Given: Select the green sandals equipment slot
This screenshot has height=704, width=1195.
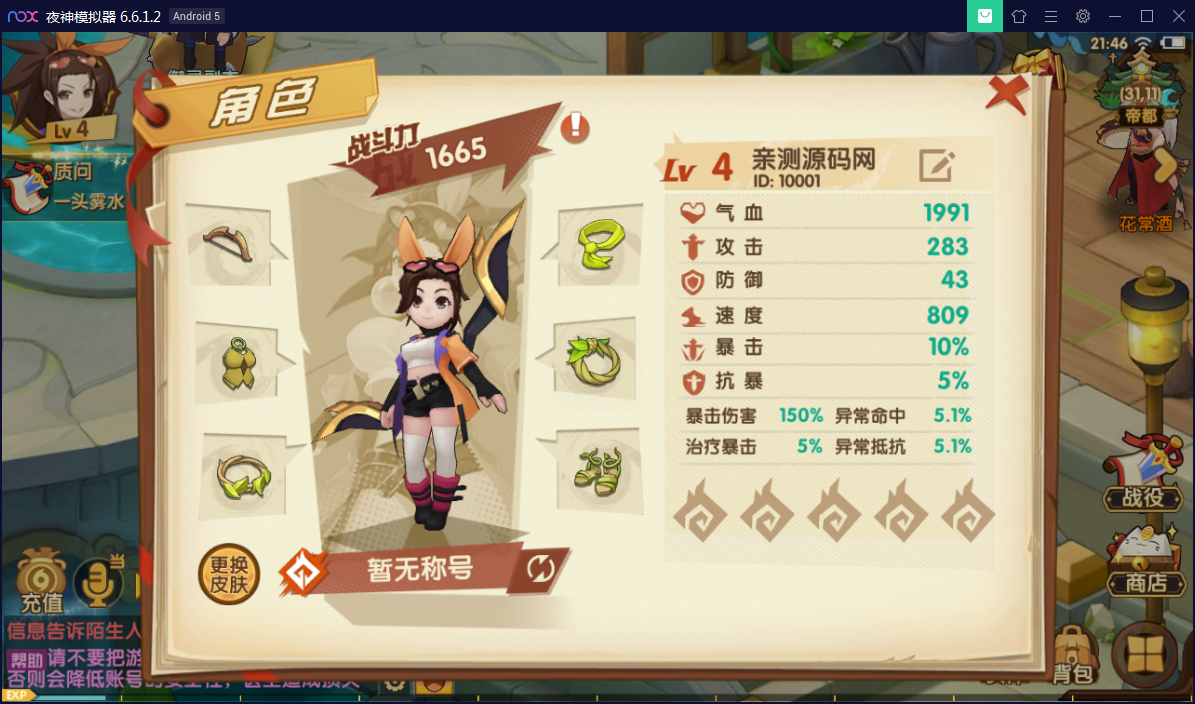Looking at the screenshot, I should (x=598, y=468).
